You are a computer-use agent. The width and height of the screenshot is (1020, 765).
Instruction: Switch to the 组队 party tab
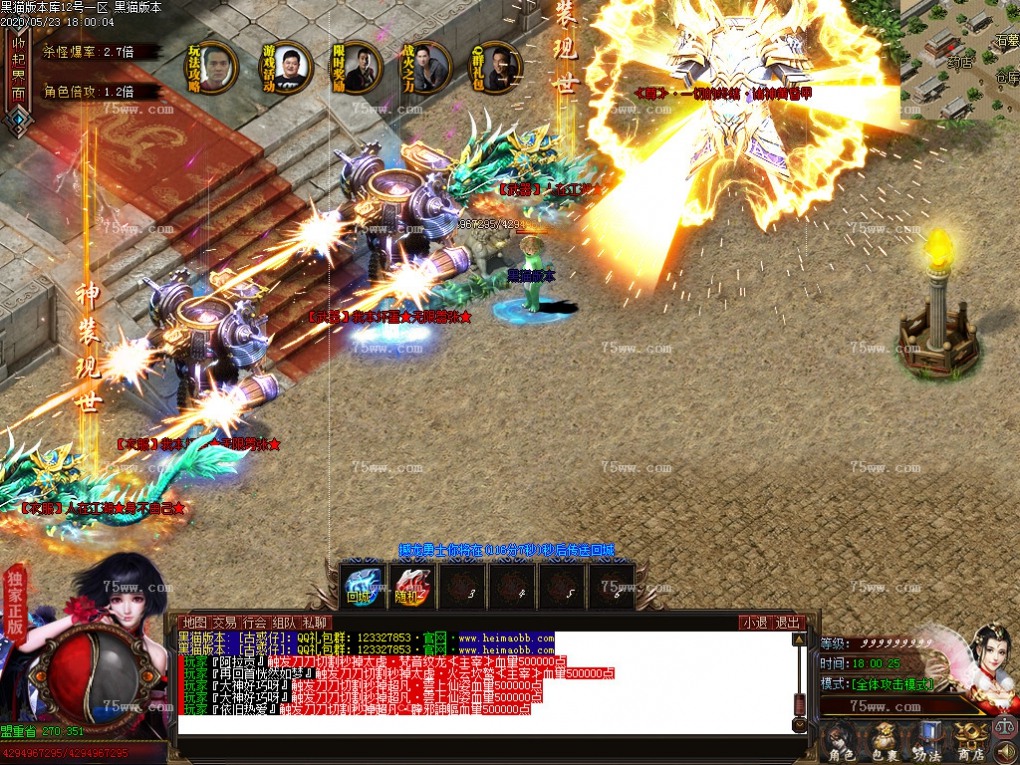coord(285,622)
